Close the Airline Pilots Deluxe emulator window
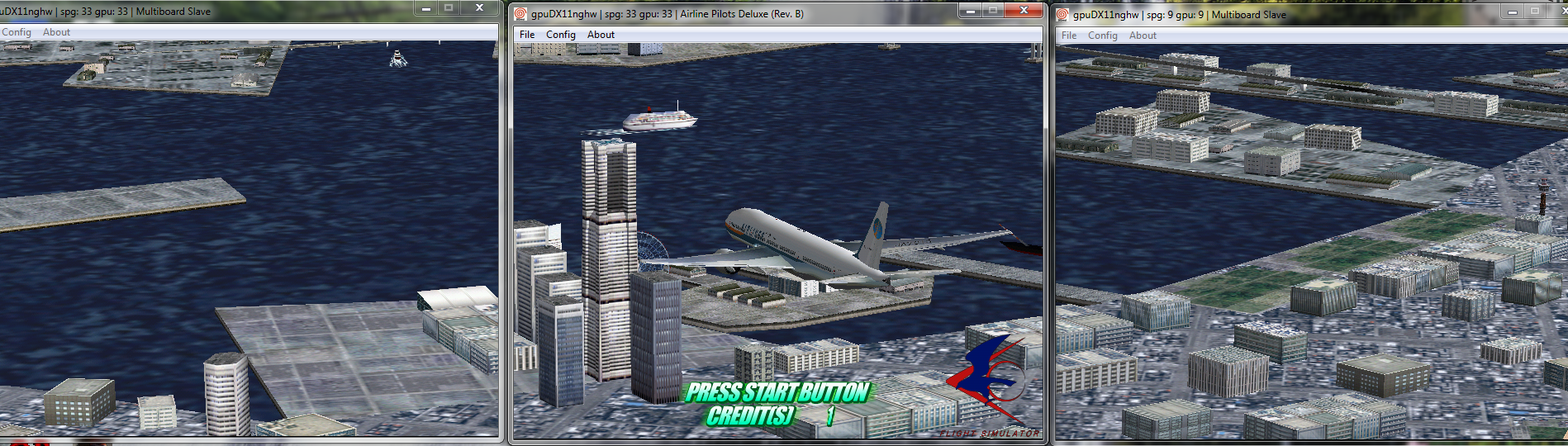The width and height of the screenshot is (1568, 446). pos(1024,11)
